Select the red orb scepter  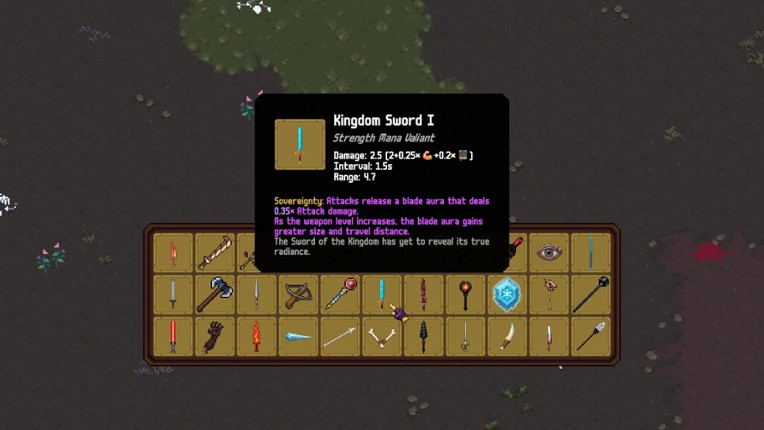click(x=339, y=295)
